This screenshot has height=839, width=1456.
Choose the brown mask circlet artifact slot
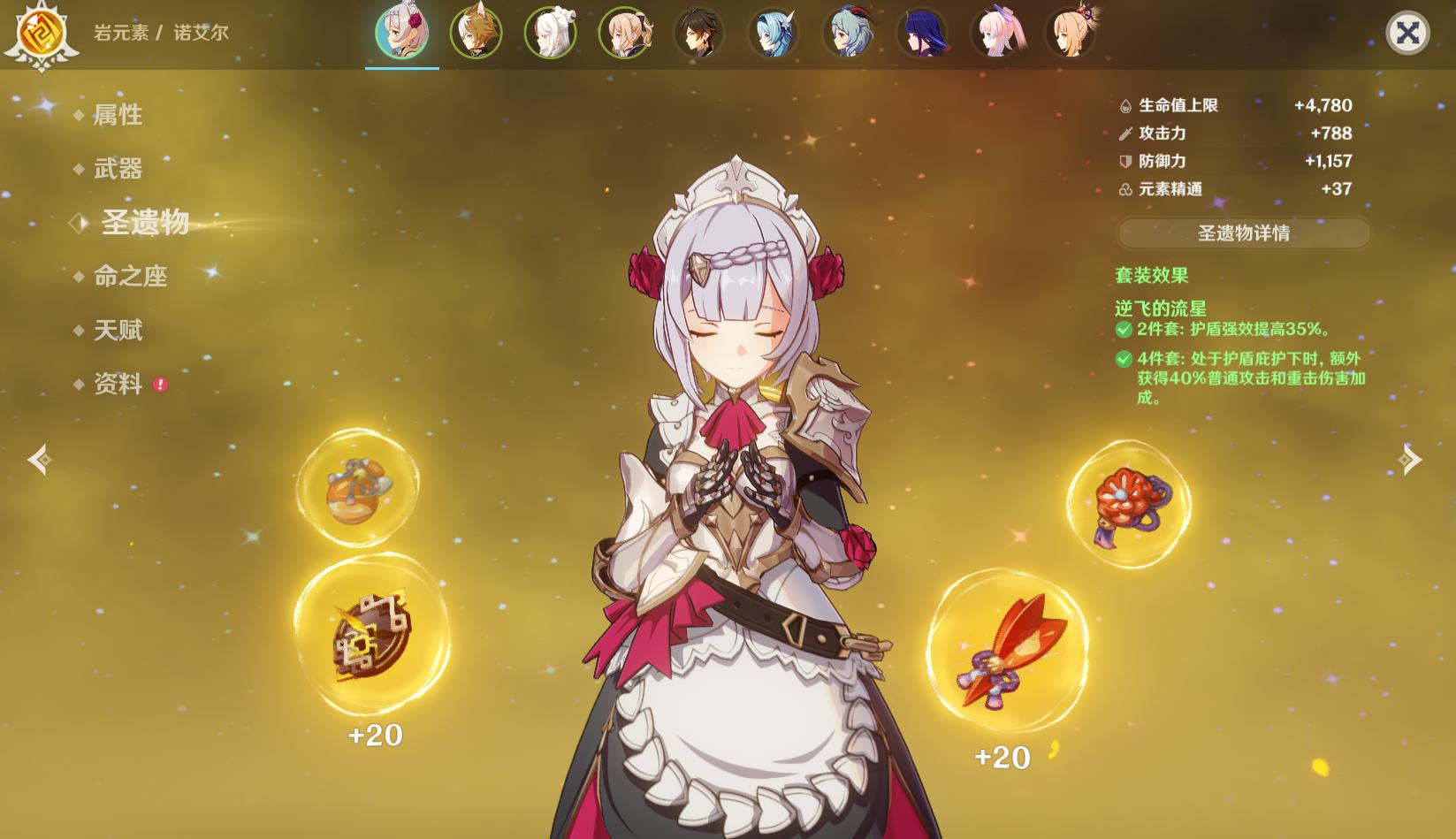(372, 635)
